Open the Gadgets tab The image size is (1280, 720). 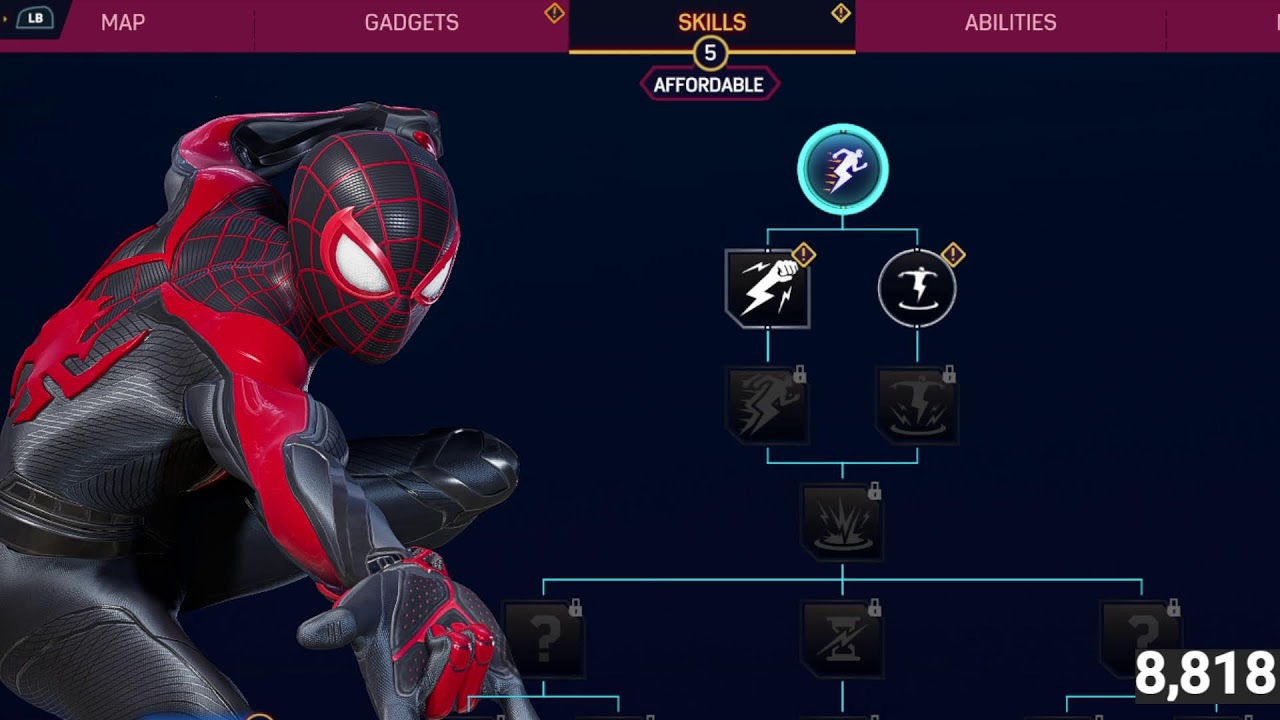click(x=411, y=23)
